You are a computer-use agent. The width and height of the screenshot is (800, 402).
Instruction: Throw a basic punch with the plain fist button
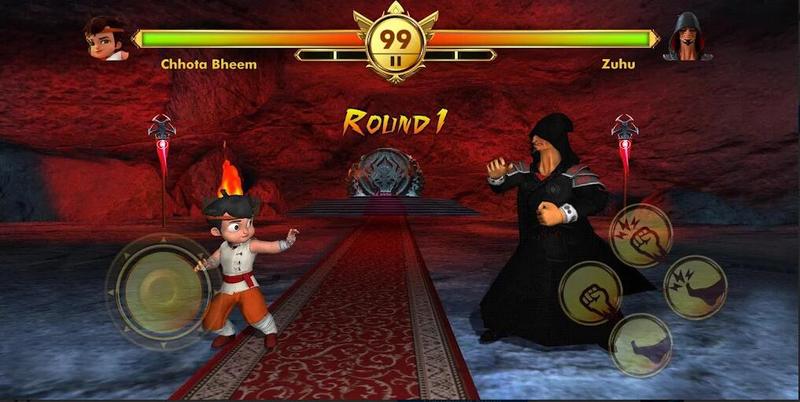coord(589,293)
